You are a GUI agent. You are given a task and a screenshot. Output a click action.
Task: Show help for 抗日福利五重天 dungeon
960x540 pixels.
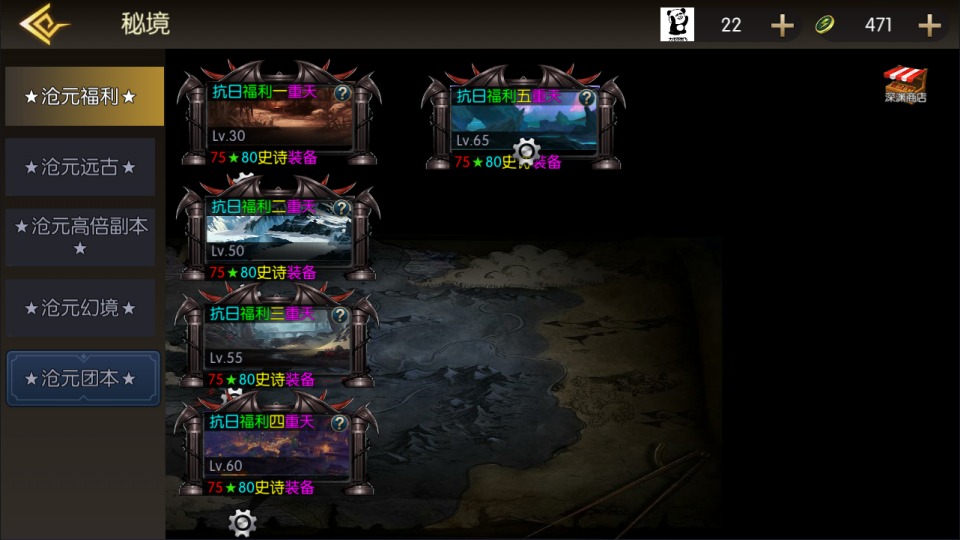pyautogui.click(x=587, y=98)
